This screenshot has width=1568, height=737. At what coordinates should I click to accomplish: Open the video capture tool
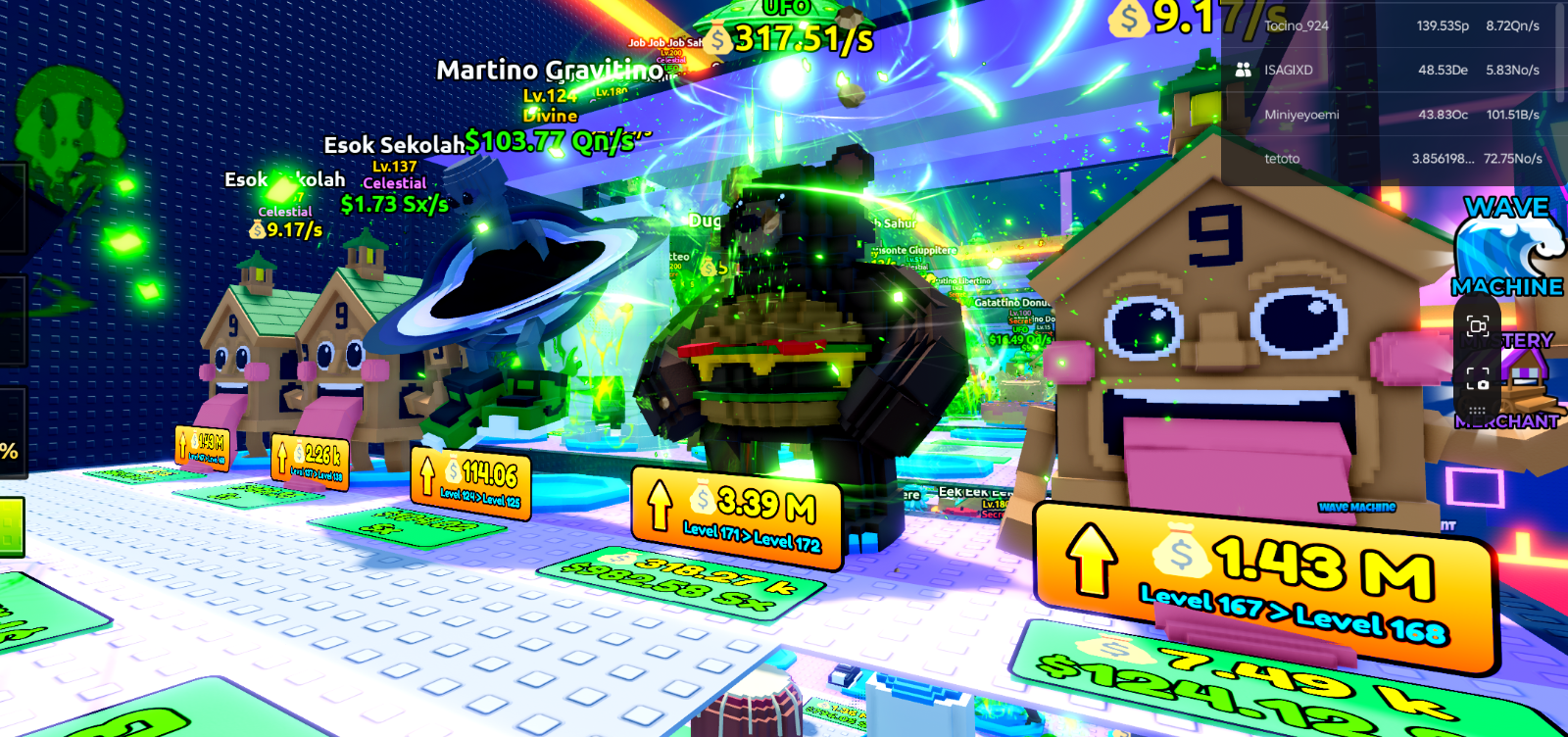tap(1479, 327)
